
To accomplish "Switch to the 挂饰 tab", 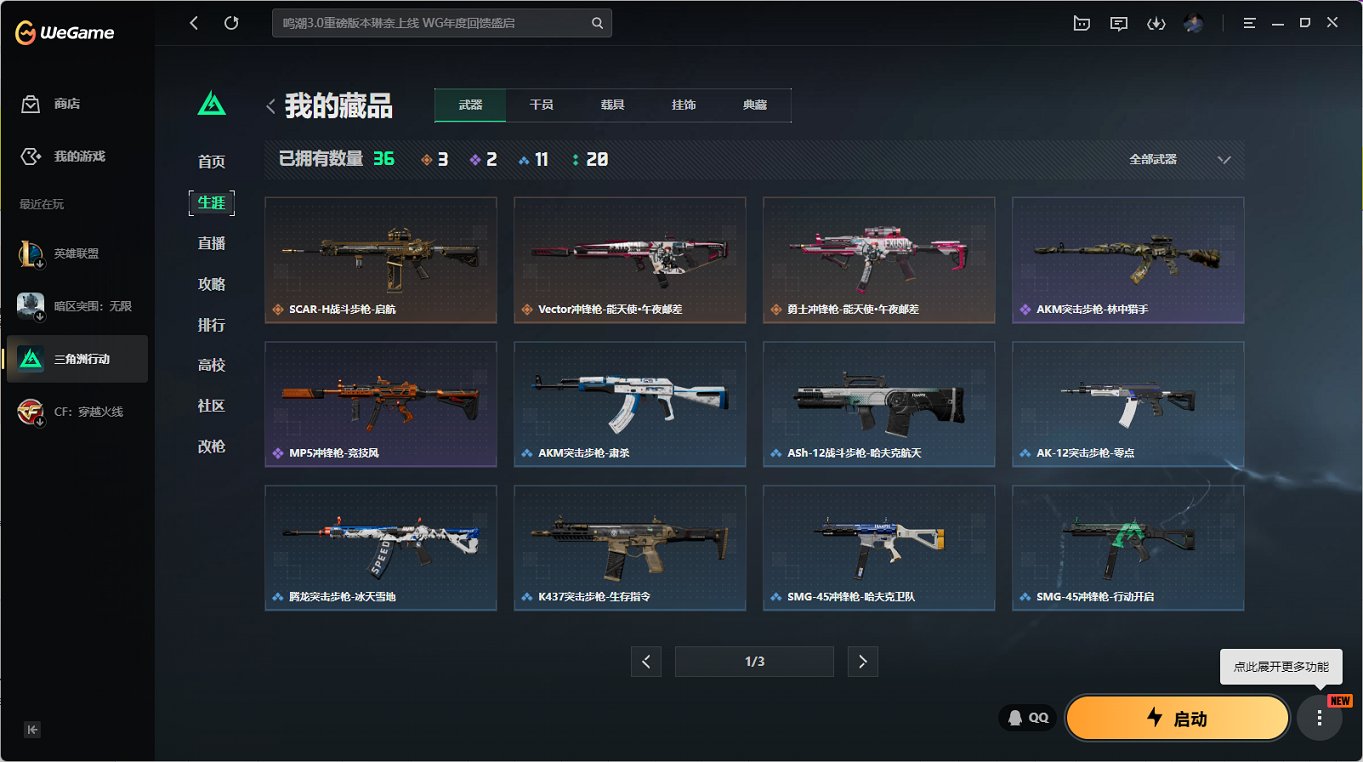I will [x=684, y=104].
